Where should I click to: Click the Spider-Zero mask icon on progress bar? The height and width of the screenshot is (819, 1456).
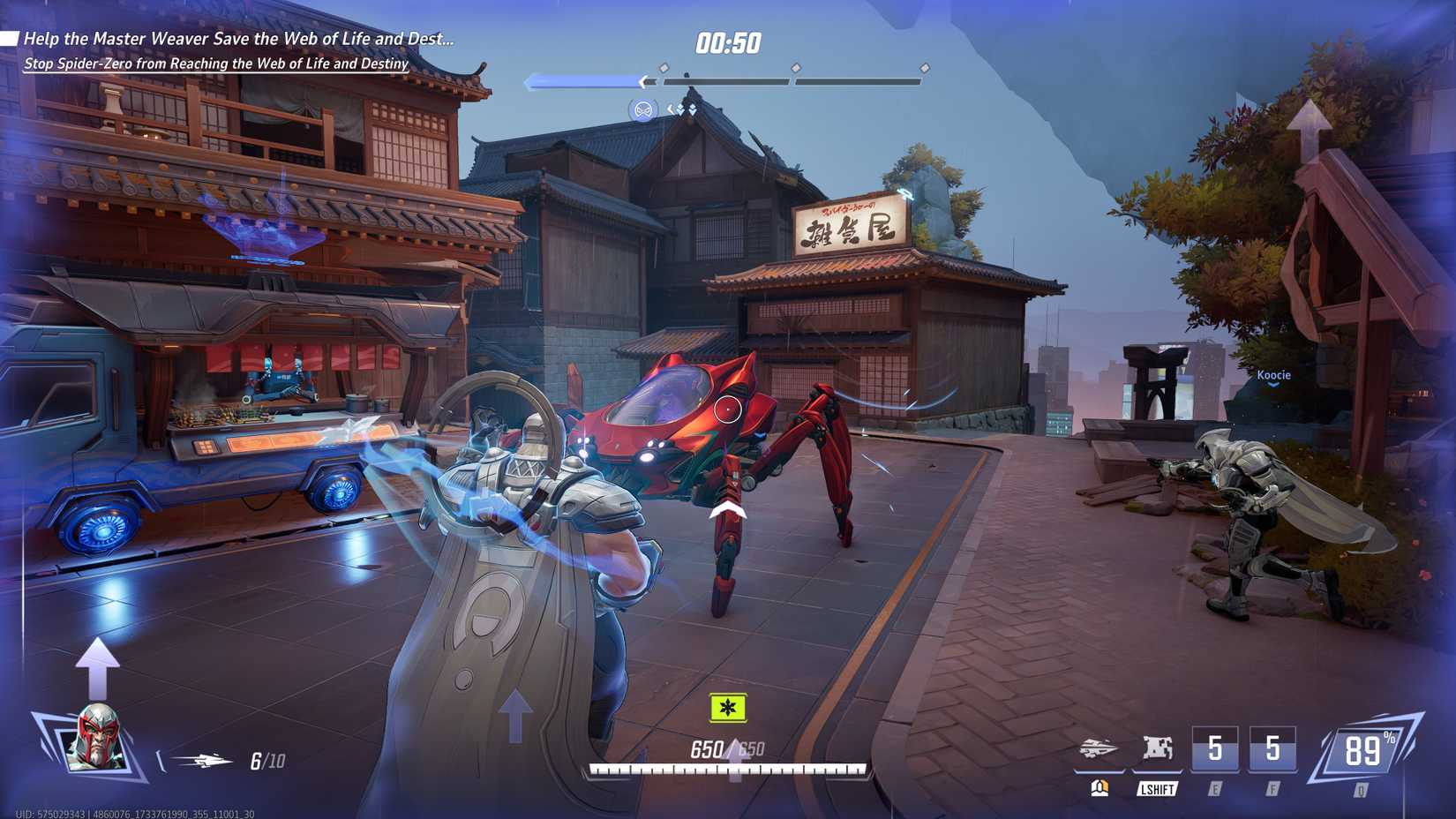tap(644, 110)
